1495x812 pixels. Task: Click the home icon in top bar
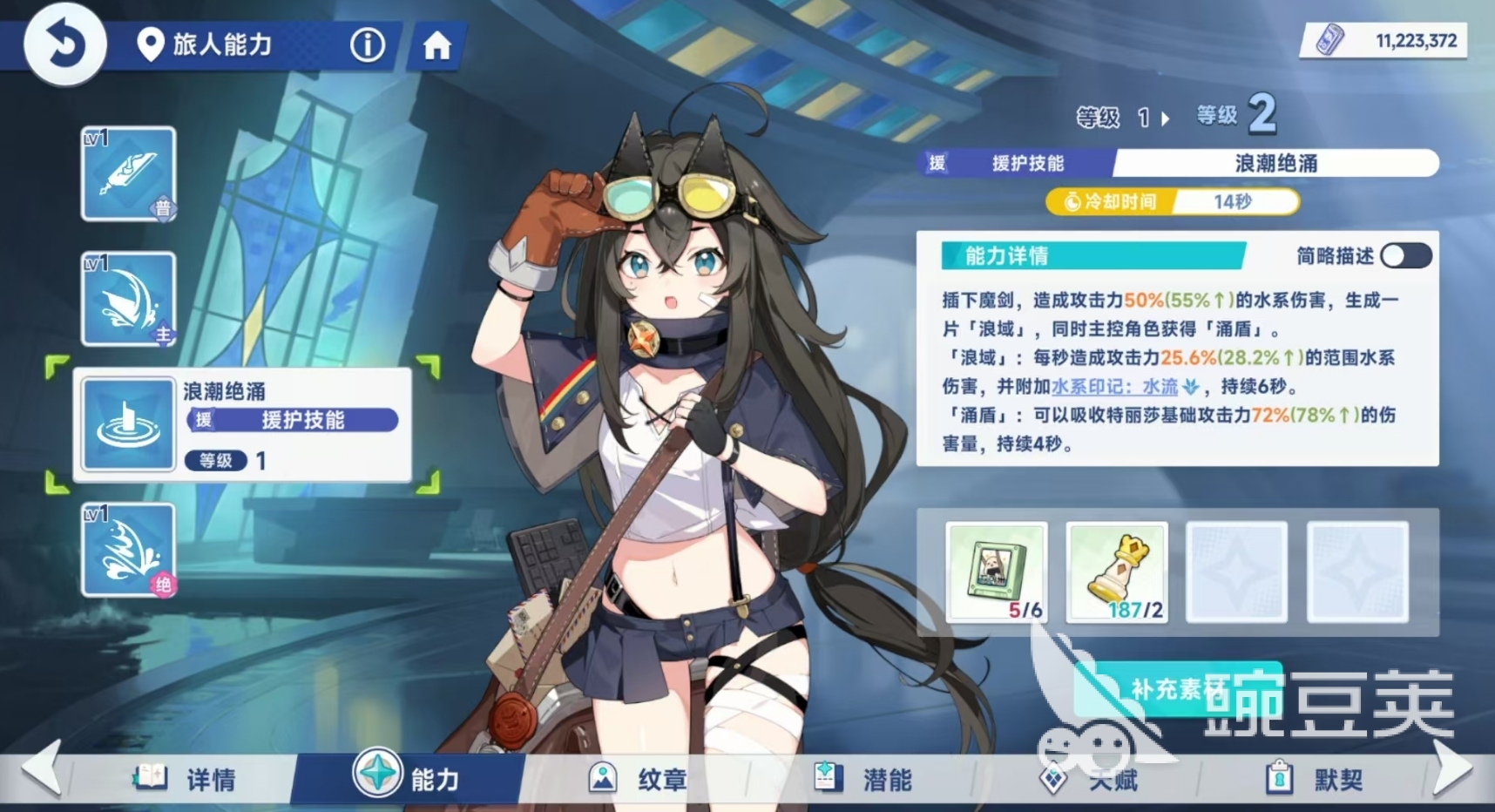pyautogui.click(x=434, y=46)
